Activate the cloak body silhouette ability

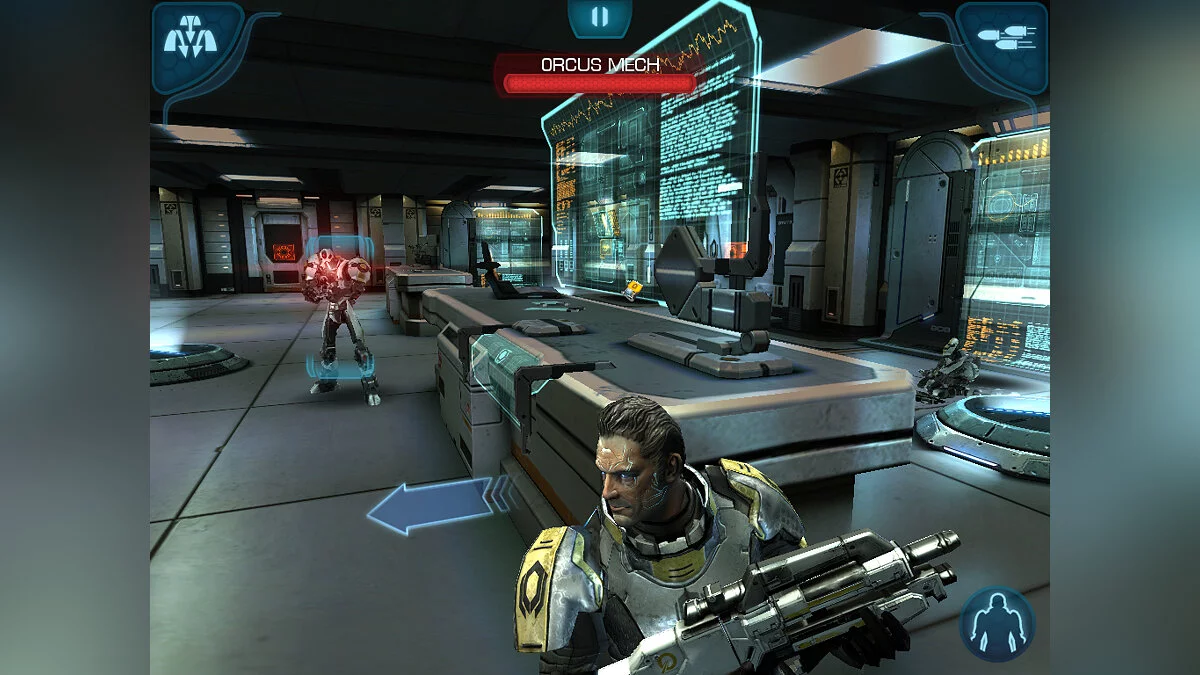pyautogui.click(x=997, y=624)
